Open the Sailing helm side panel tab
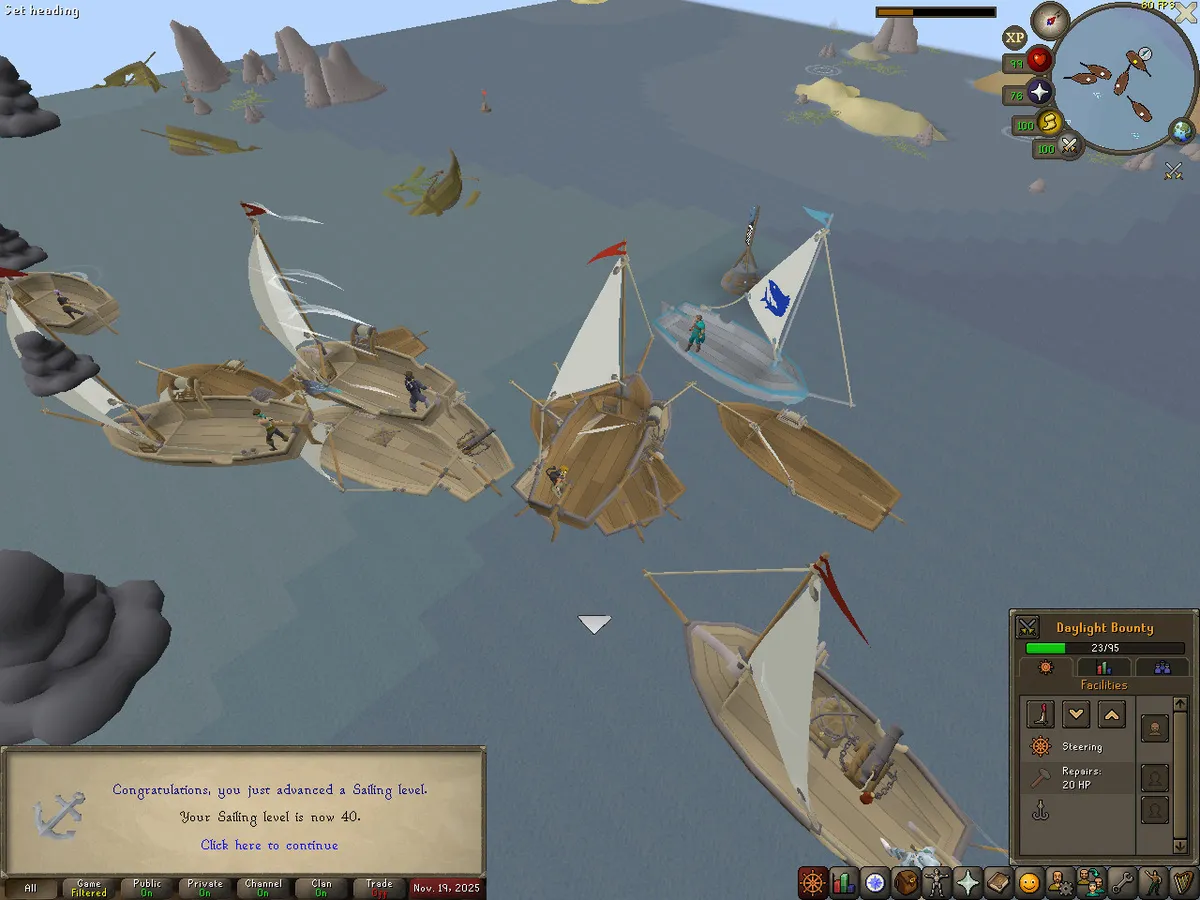This screenshot has width=1200, height=900. (812, 883)
